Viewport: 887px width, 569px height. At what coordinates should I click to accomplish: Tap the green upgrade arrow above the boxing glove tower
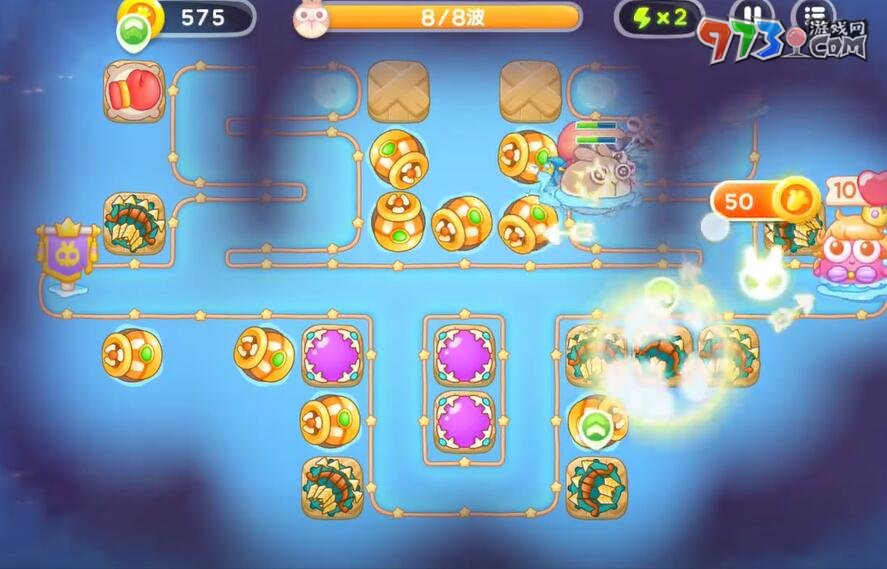click(133, 32)
